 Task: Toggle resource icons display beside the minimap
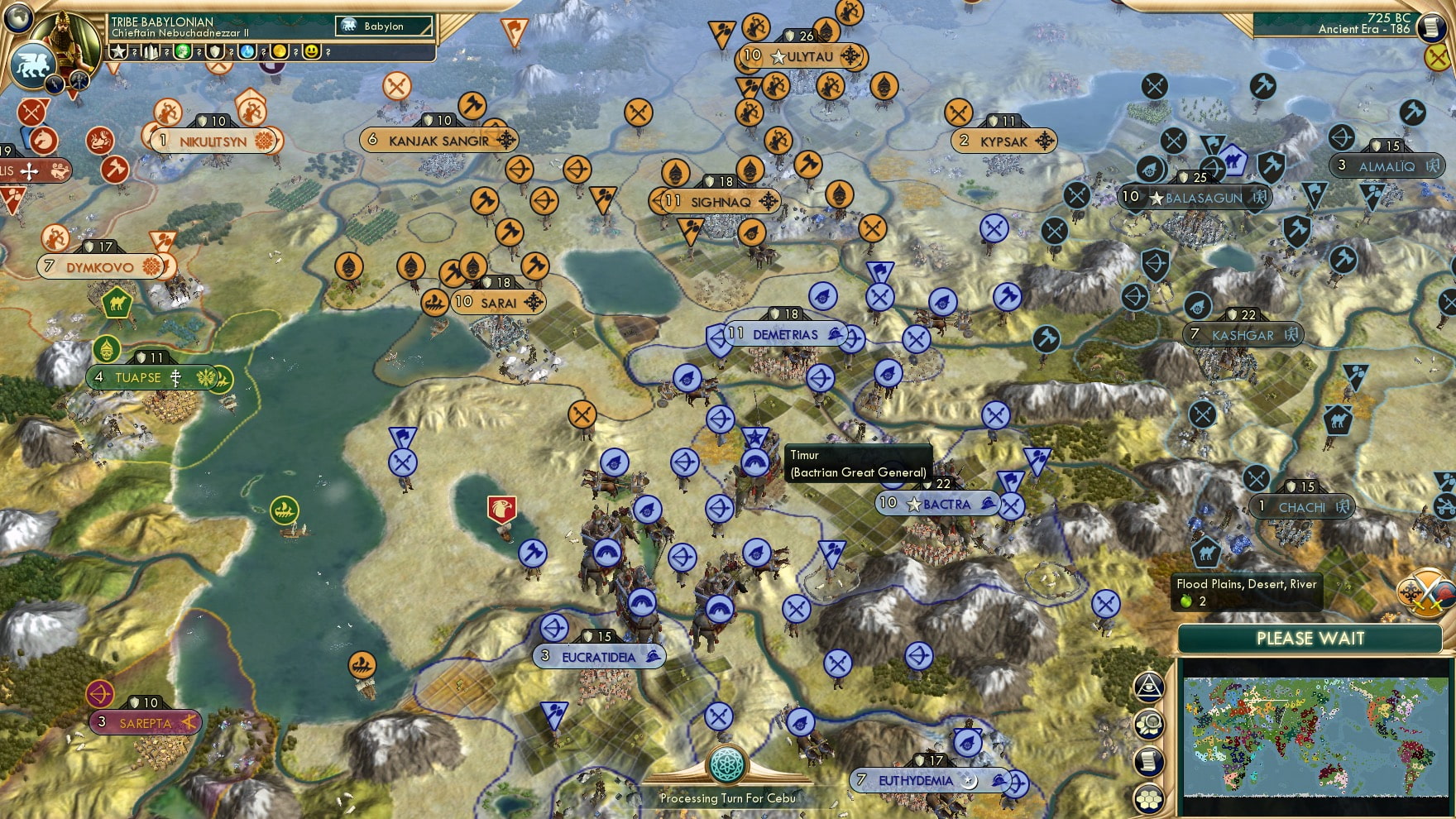[x=1148, y=724]
